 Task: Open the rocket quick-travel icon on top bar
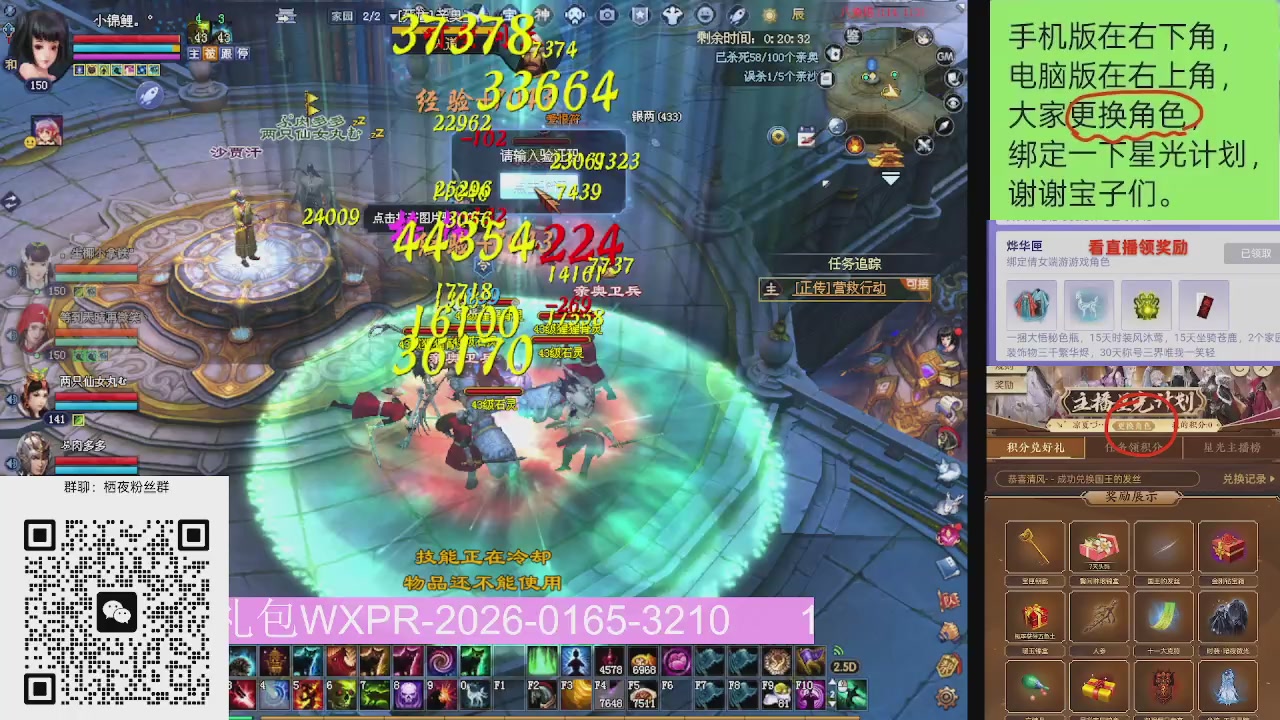click(x=736, y=14)
